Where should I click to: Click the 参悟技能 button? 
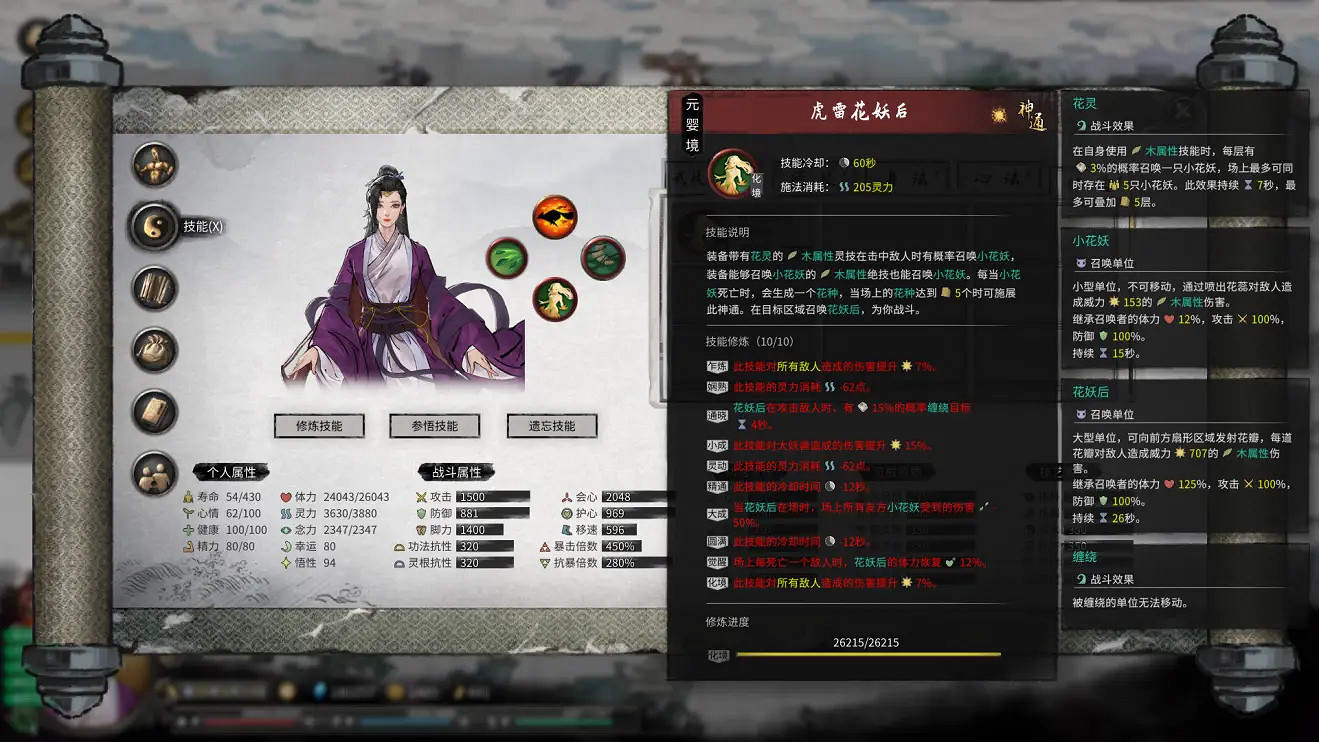click(x=433, y=425)
